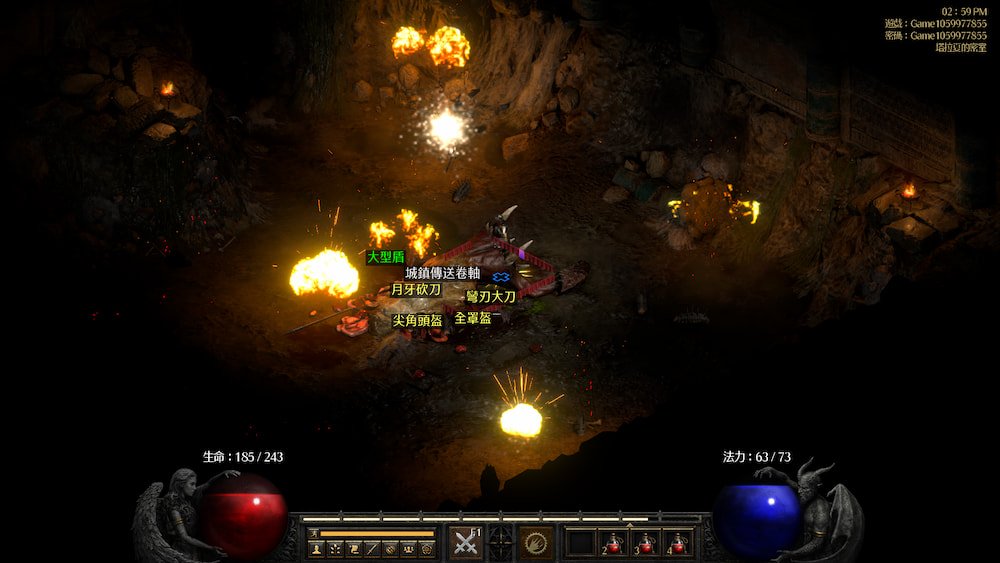Open the character sheet bust icon

click(317, 549)
